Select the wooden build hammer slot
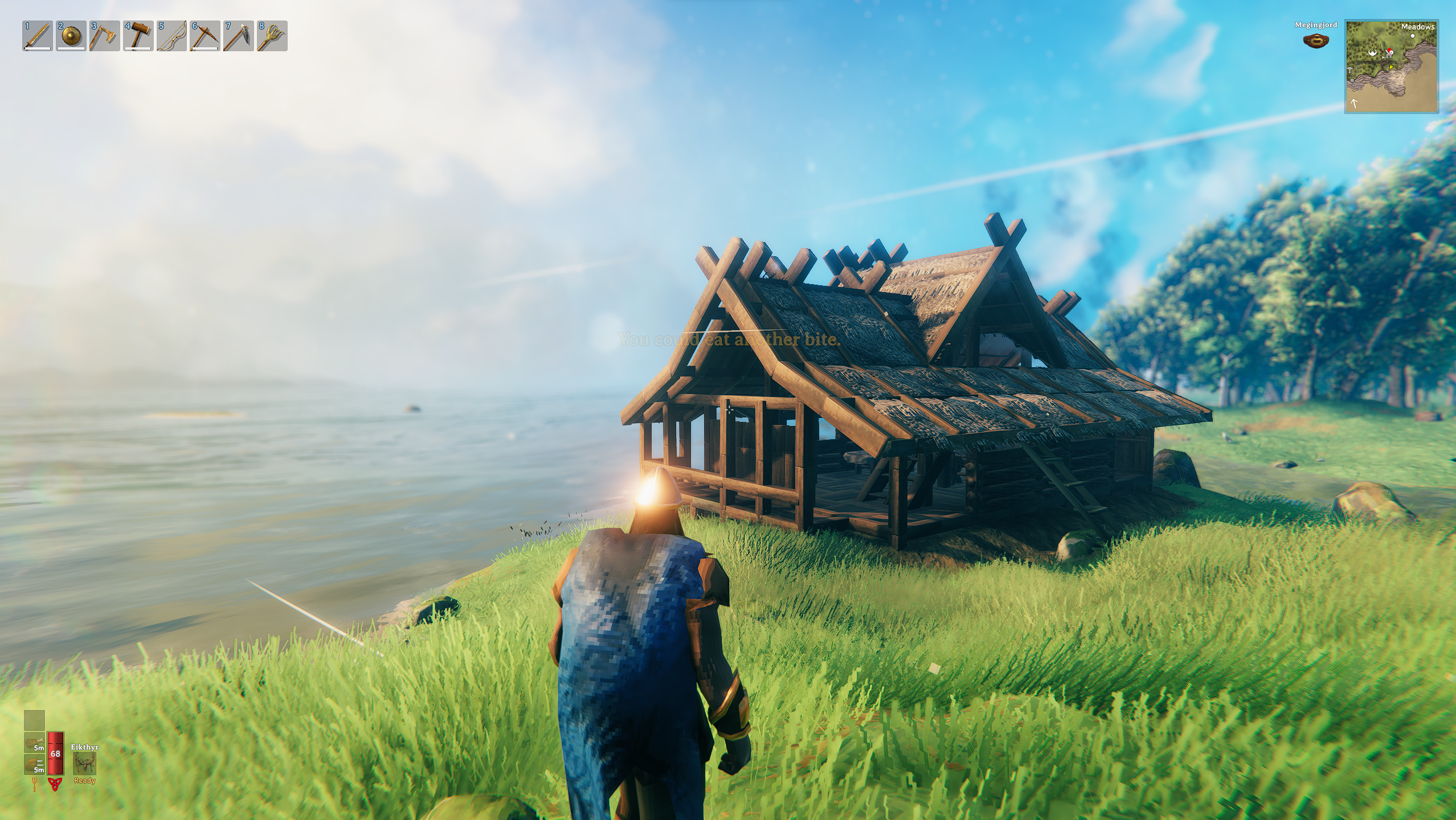 [x=138, y=36]
